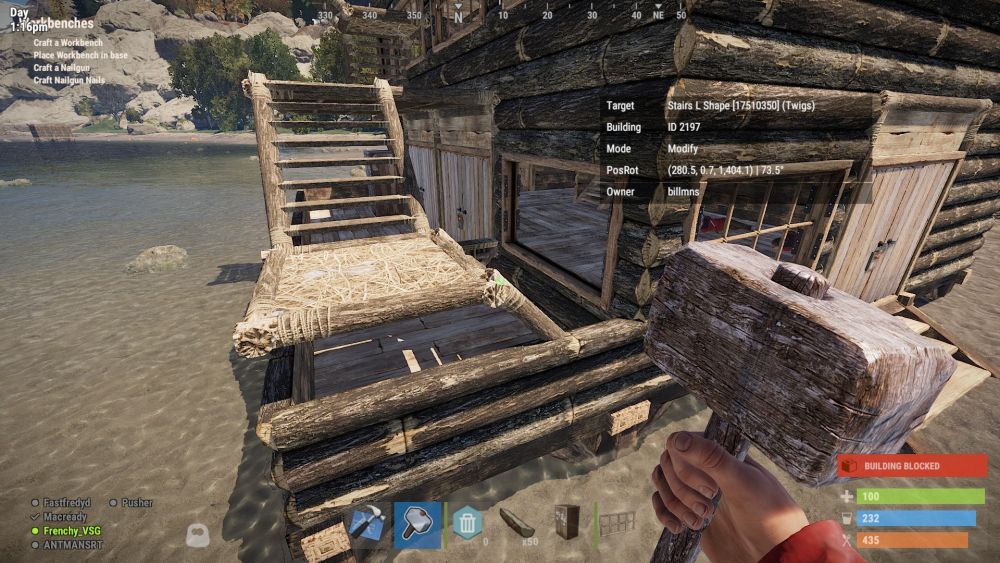
Task: Click ANTMANSRT in the team list
Action: (x=72, y=545)
